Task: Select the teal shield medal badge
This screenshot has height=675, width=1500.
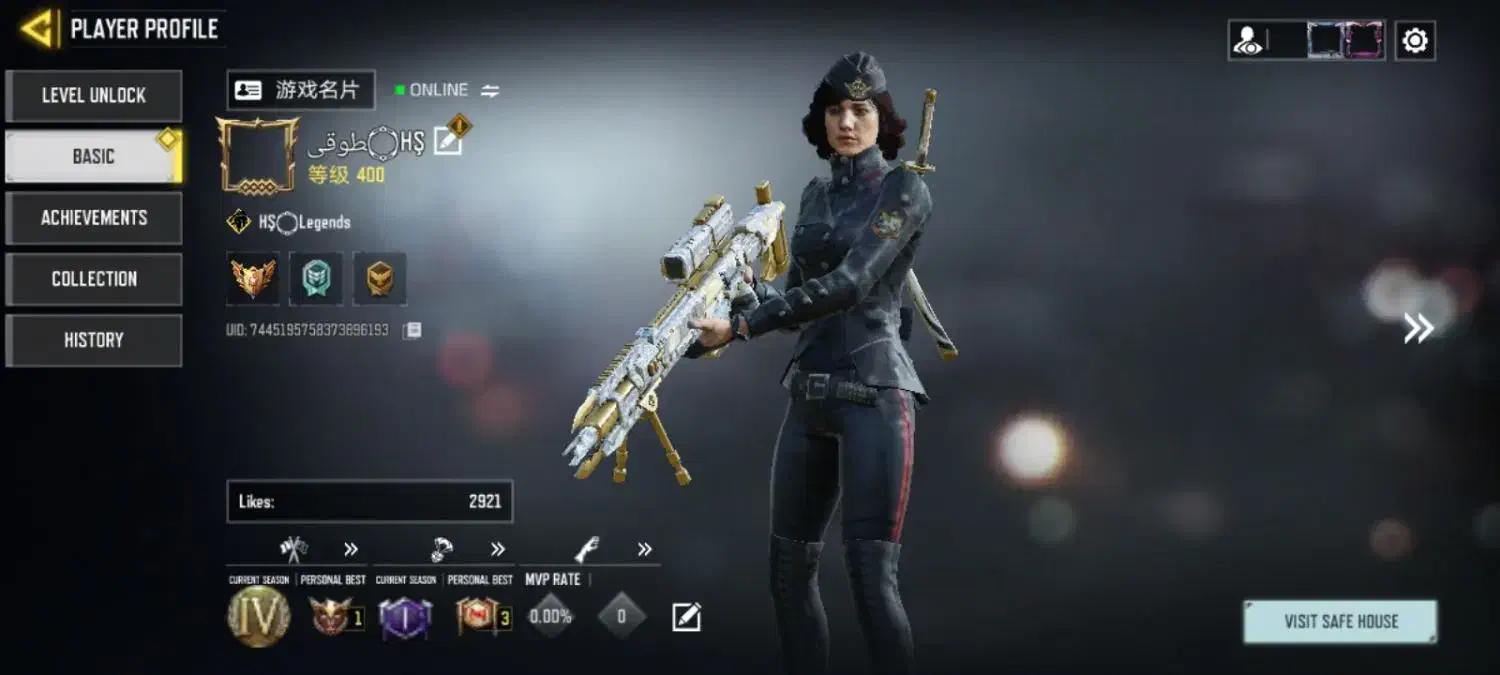Action: (x=316, y=278)
